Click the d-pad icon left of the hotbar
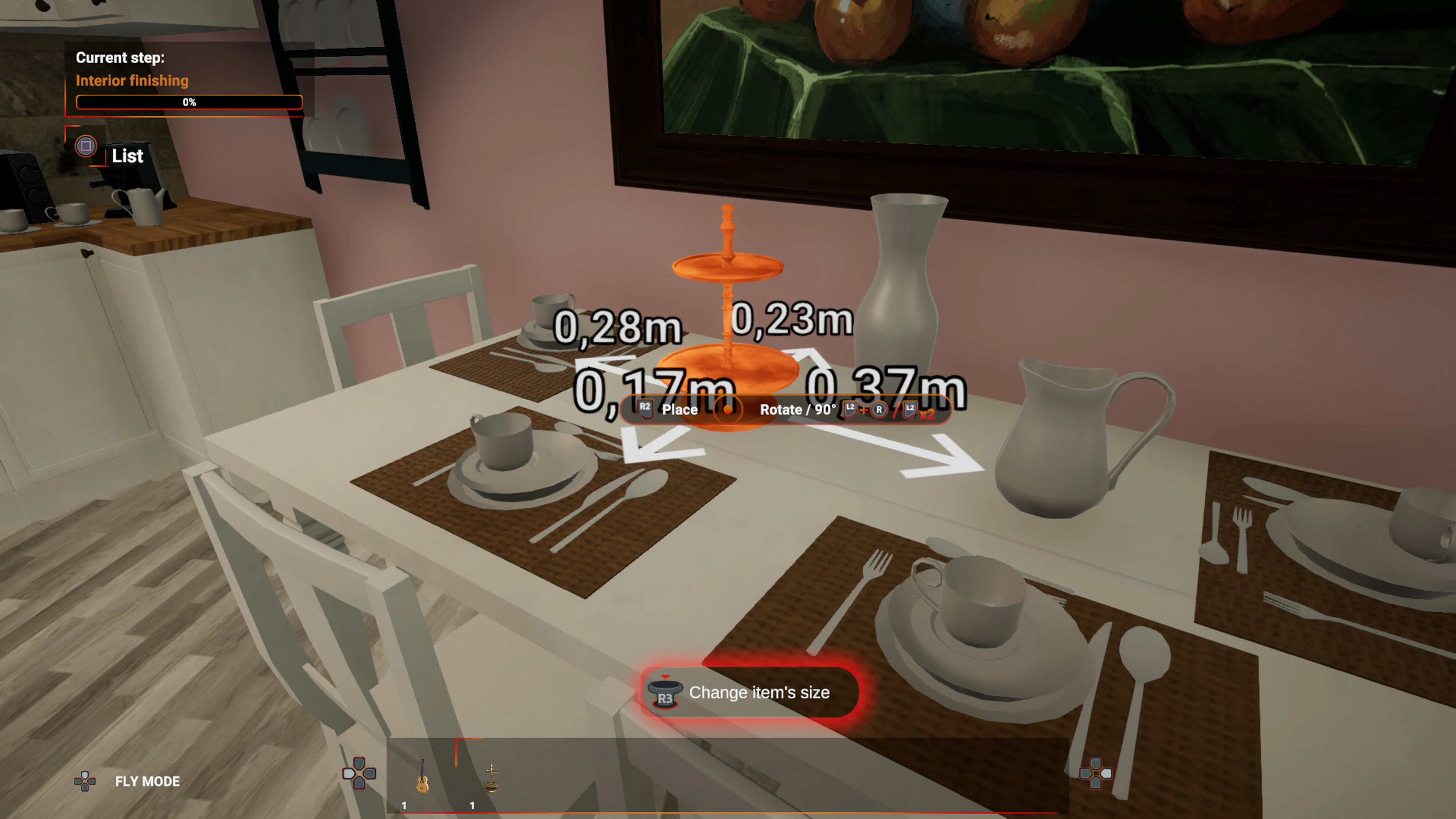1456x819 pixels. pyautogui.click(x=359, y=774)
